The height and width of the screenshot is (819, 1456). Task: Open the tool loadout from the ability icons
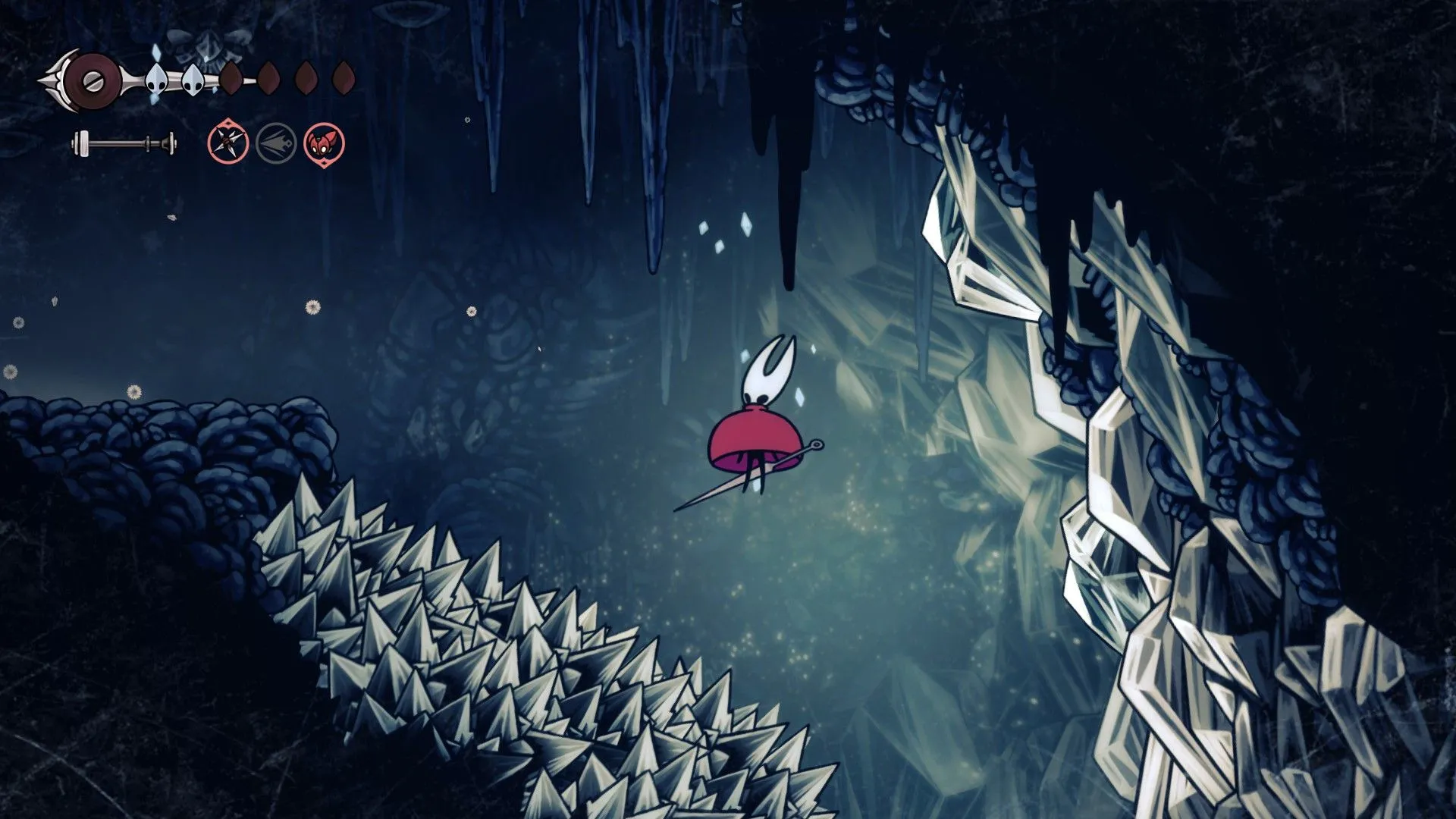[x=275, y=144]
